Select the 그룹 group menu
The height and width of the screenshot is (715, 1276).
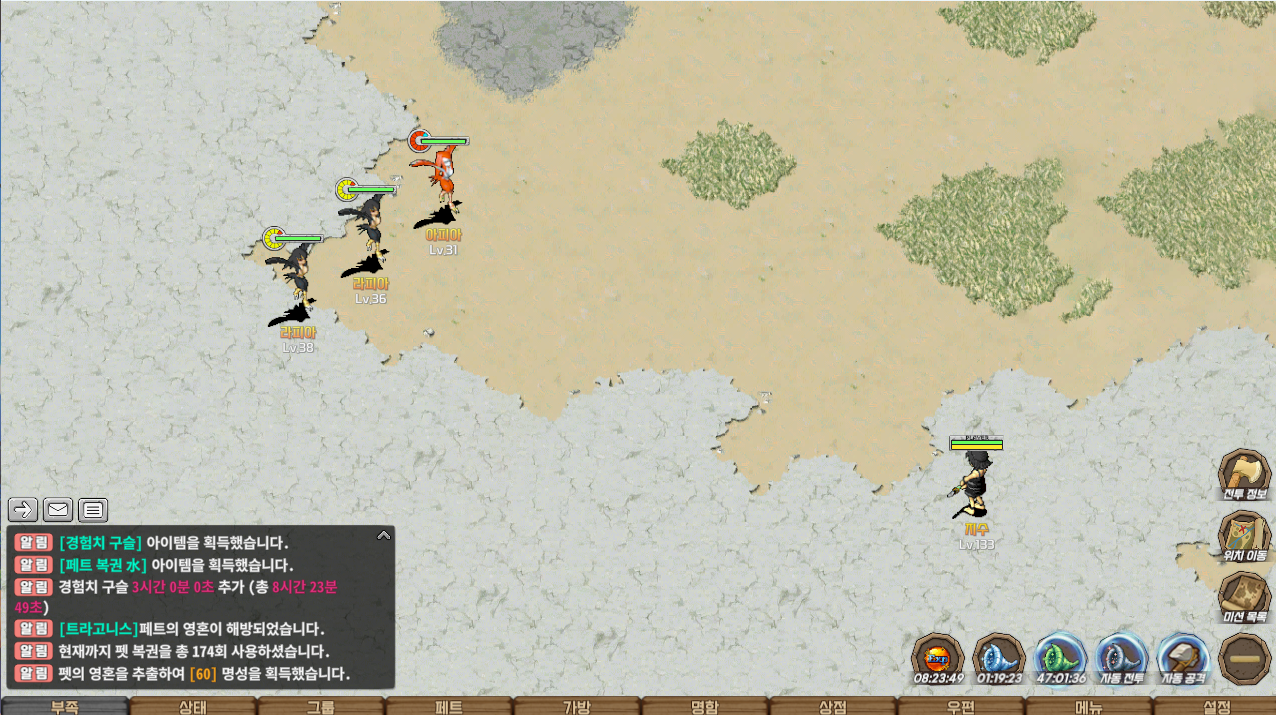320,707
